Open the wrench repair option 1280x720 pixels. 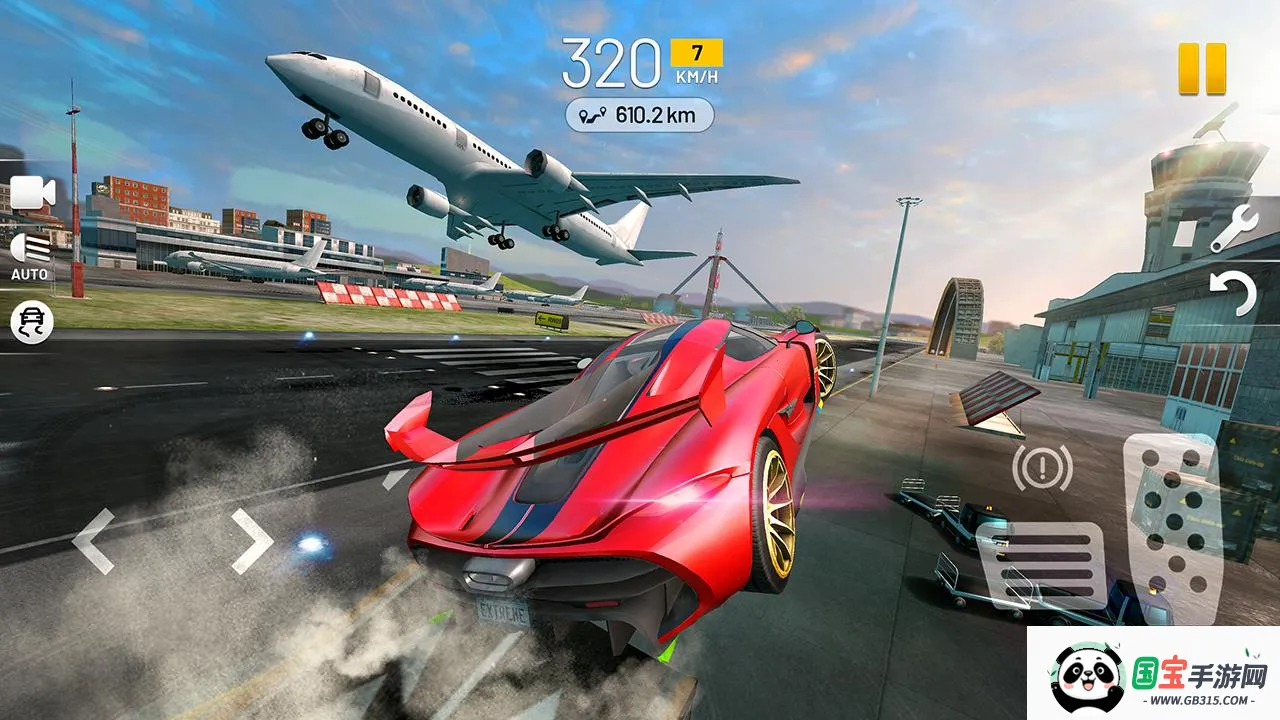tap(1233, 230)
